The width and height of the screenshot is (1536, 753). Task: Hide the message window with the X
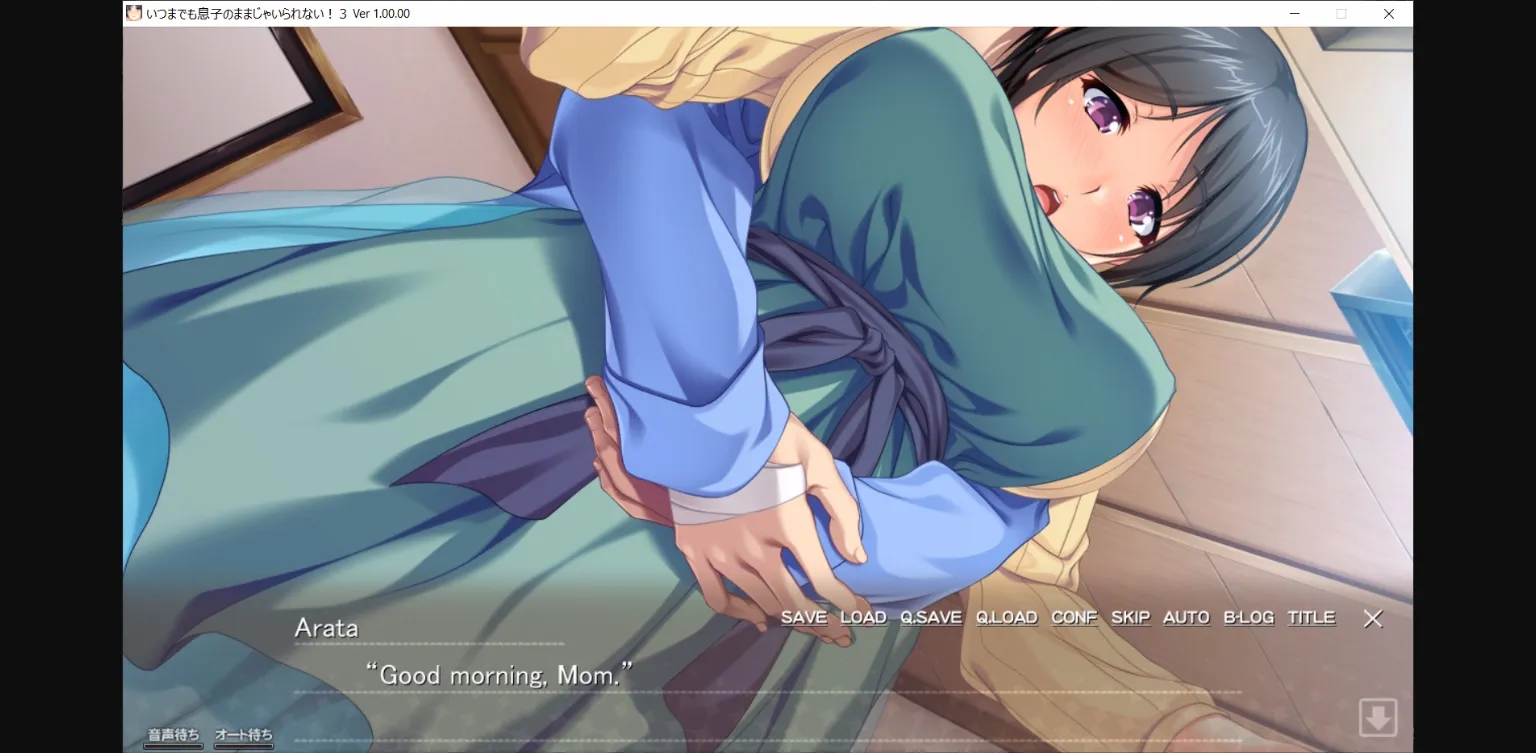1373,618
